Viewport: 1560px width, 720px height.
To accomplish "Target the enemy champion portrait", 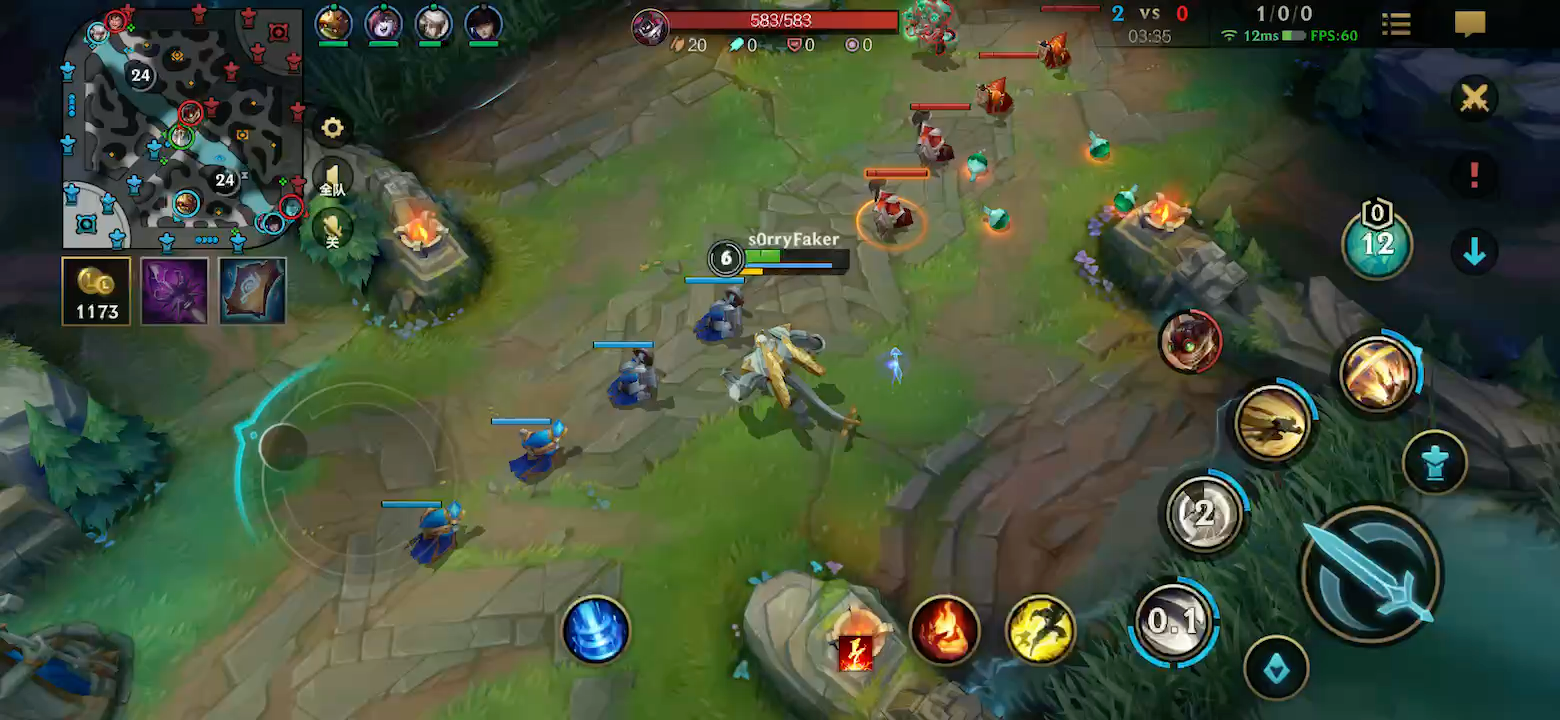I will pyautogui.click(x=1190, y=341).
